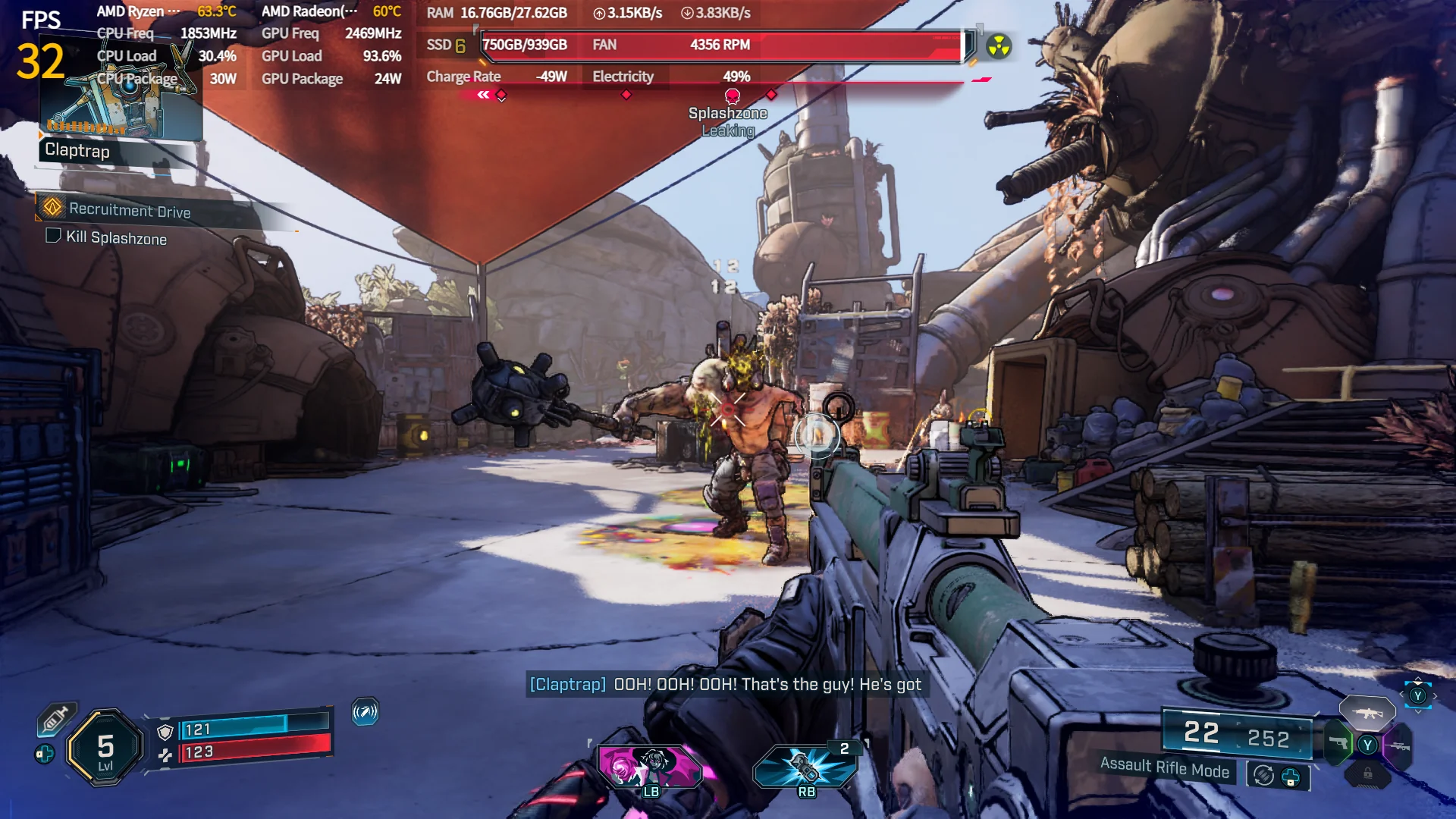Click the left chevron beside the Y swap indicator
The image size is (1456, 819).
(1402, 695)
